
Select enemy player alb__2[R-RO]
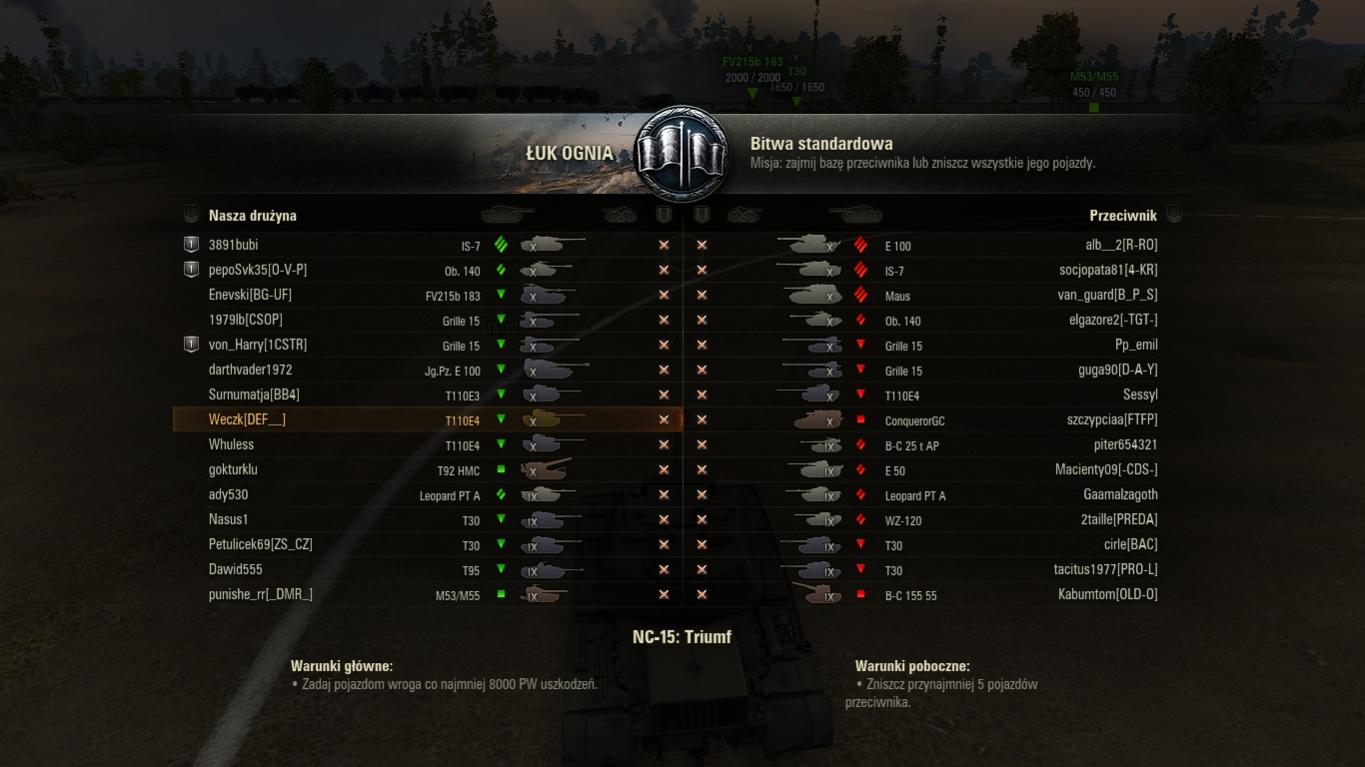click(1121, 245)
